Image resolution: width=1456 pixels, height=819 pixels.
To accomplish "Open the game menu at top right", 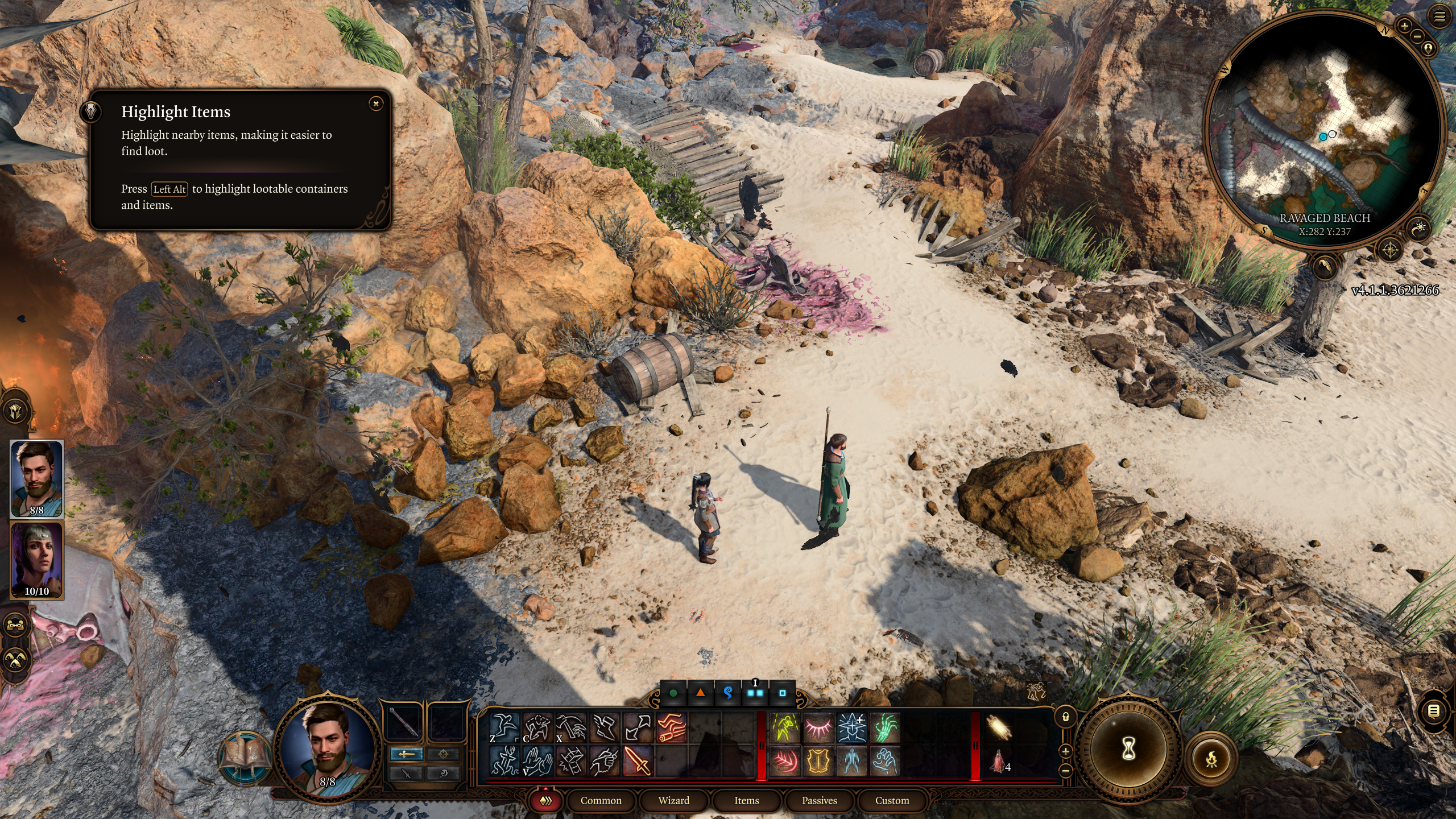I will click(x=1439, y=17).
